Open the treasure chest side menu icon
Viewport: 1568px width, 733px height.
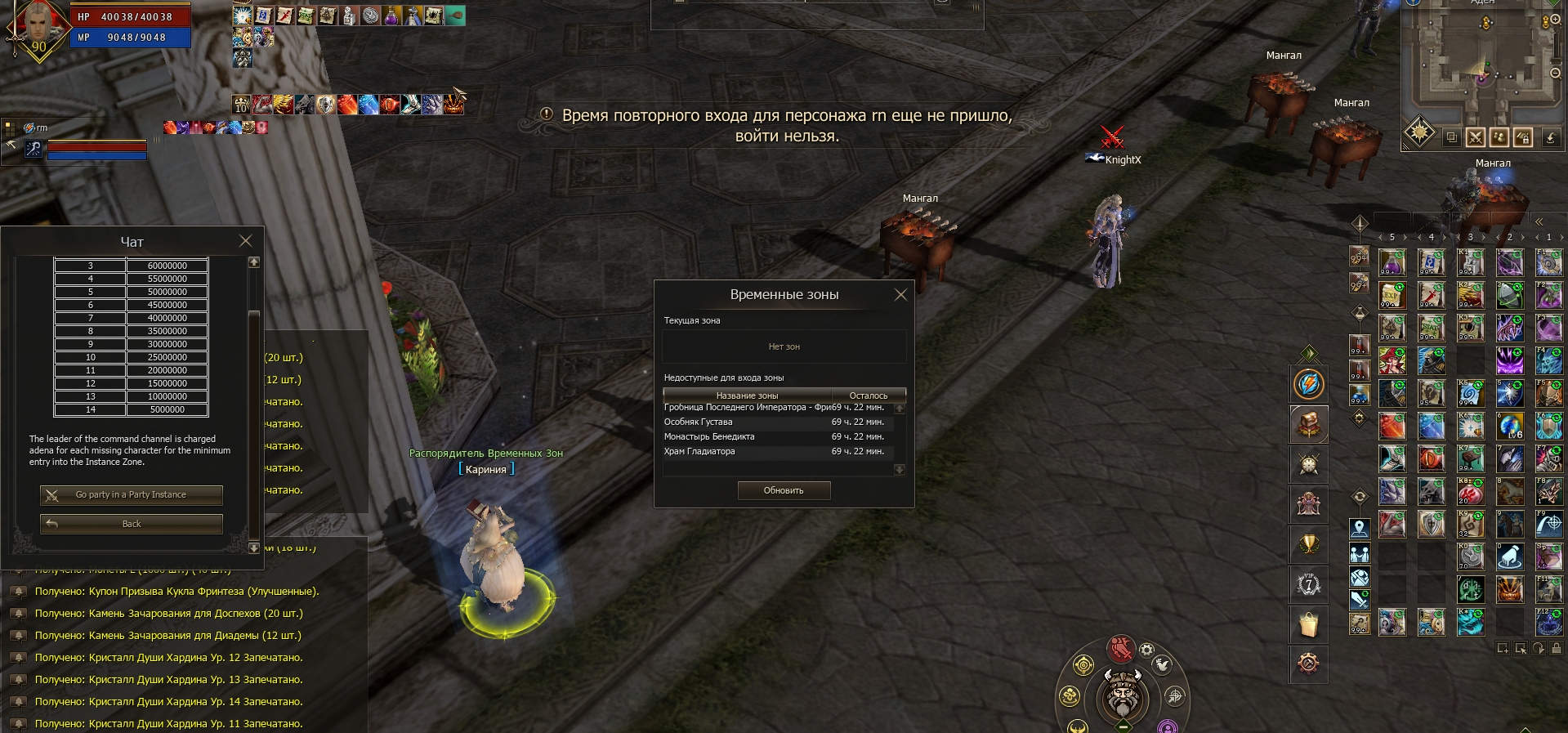coord(1309,424)
